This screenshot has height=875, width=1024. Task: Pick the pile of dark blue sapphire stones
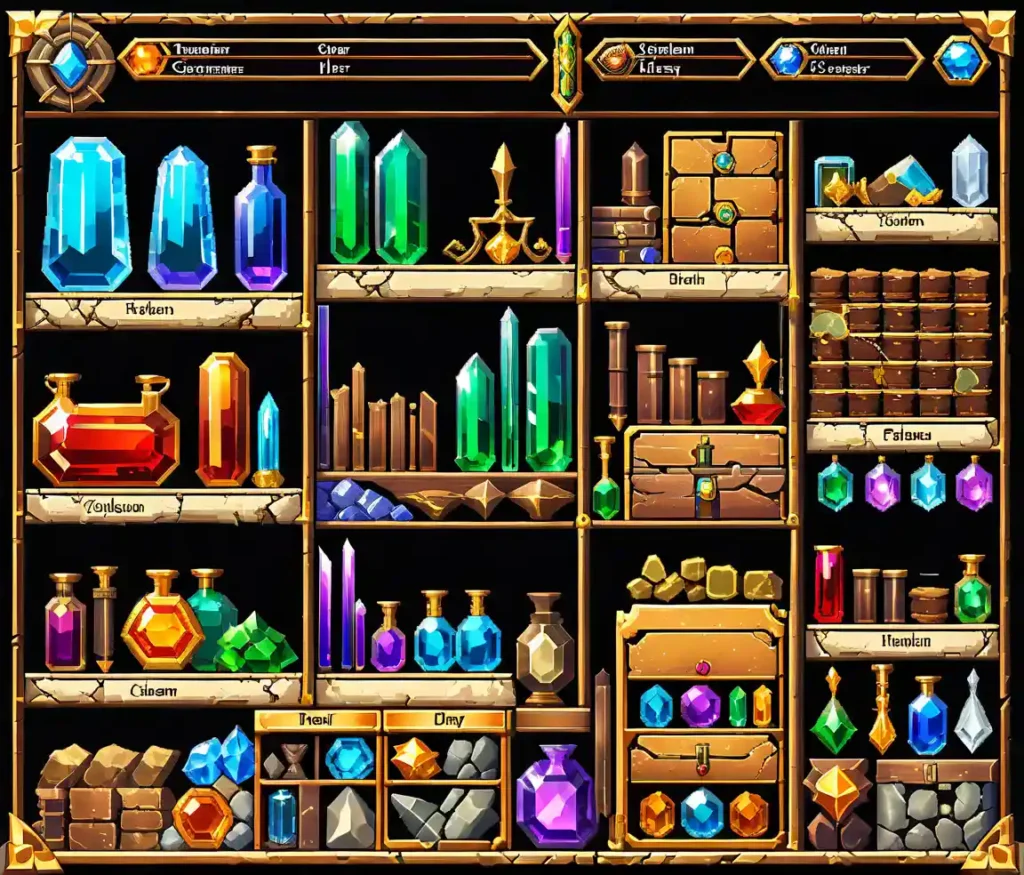click(360, 500)
